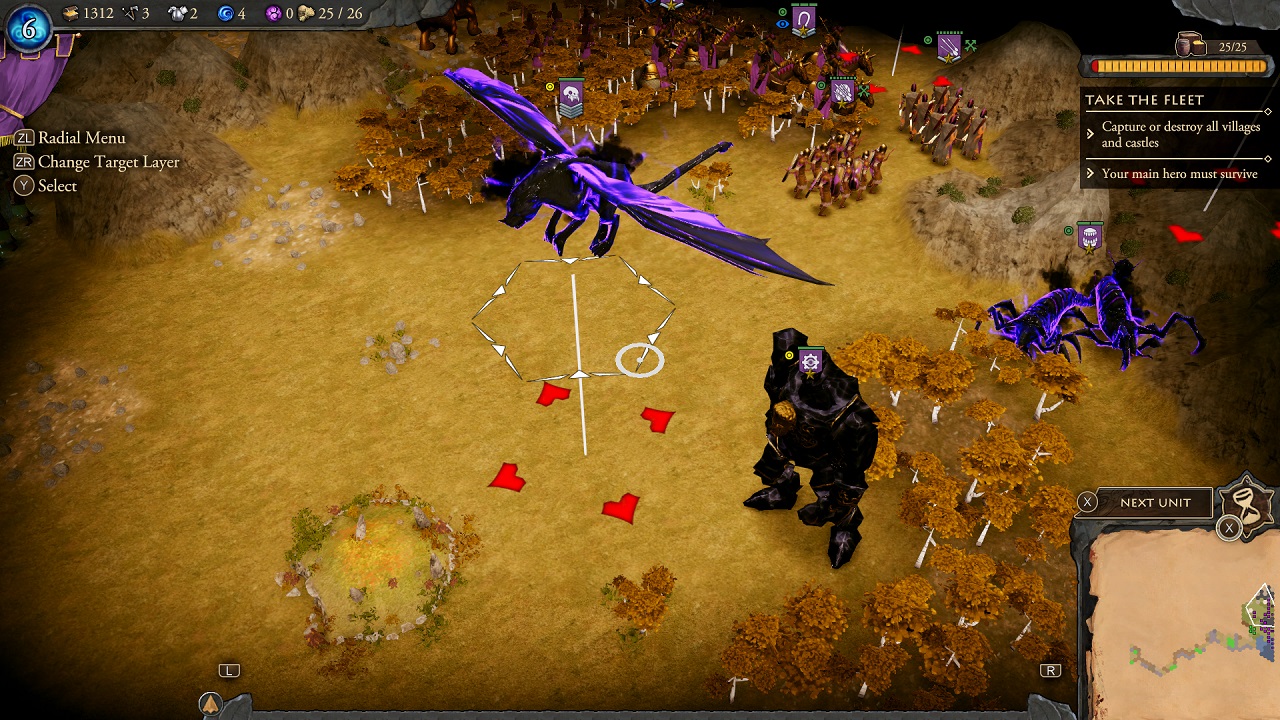Click the green circle status toggle above the horseshoe banner

coord(782,13)
